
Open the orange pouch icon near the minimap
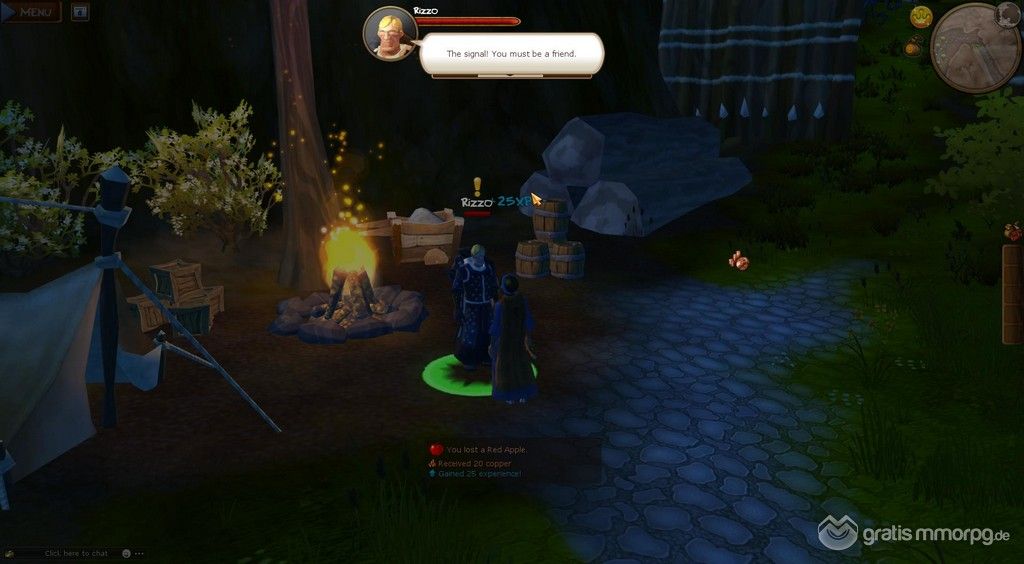click(x=914, y=45)
